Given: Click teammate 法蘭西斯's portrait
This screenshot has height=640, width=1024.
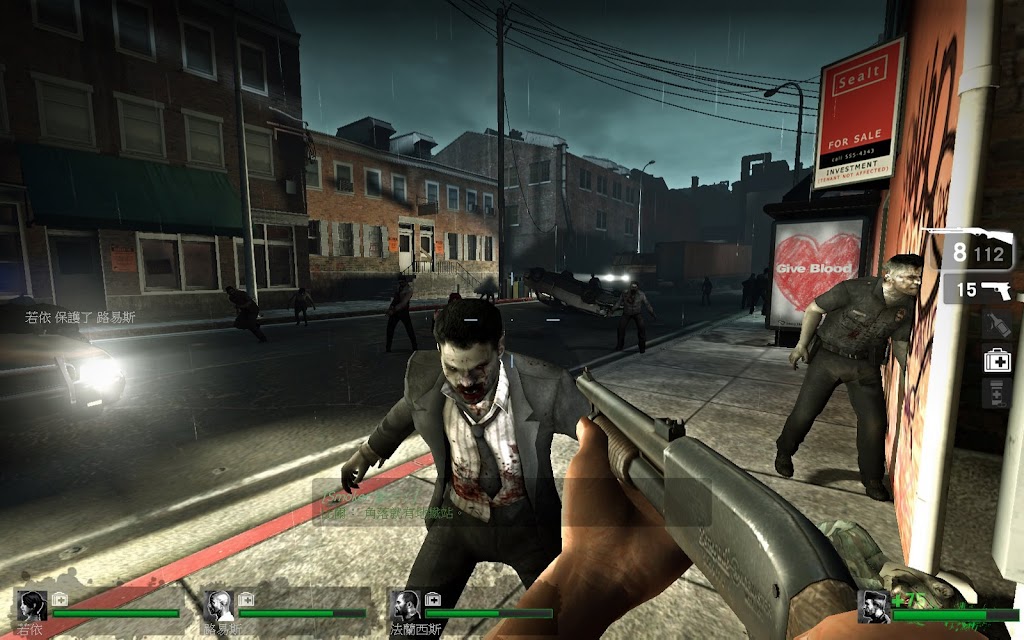Looking at the screenshot, I should (404, 606).
